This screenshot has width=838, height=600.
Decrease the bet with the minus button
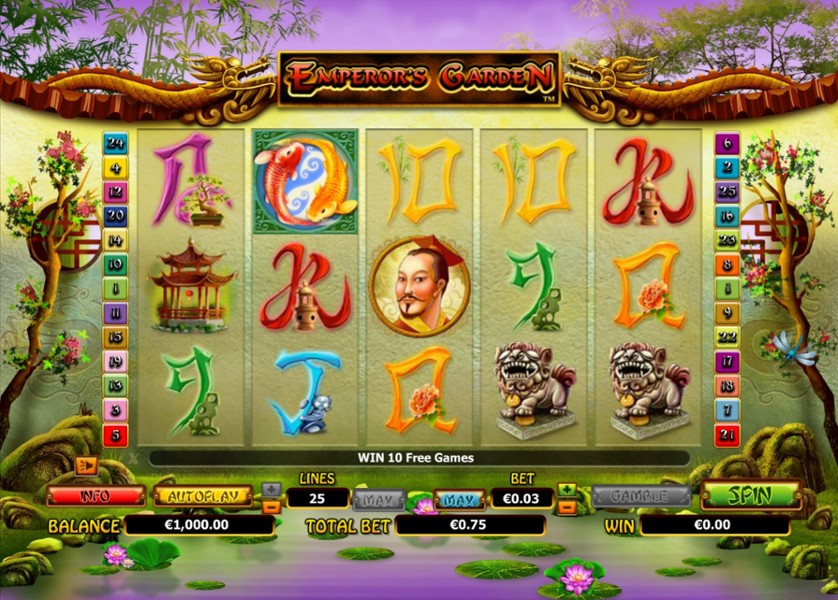click(568, 506)
